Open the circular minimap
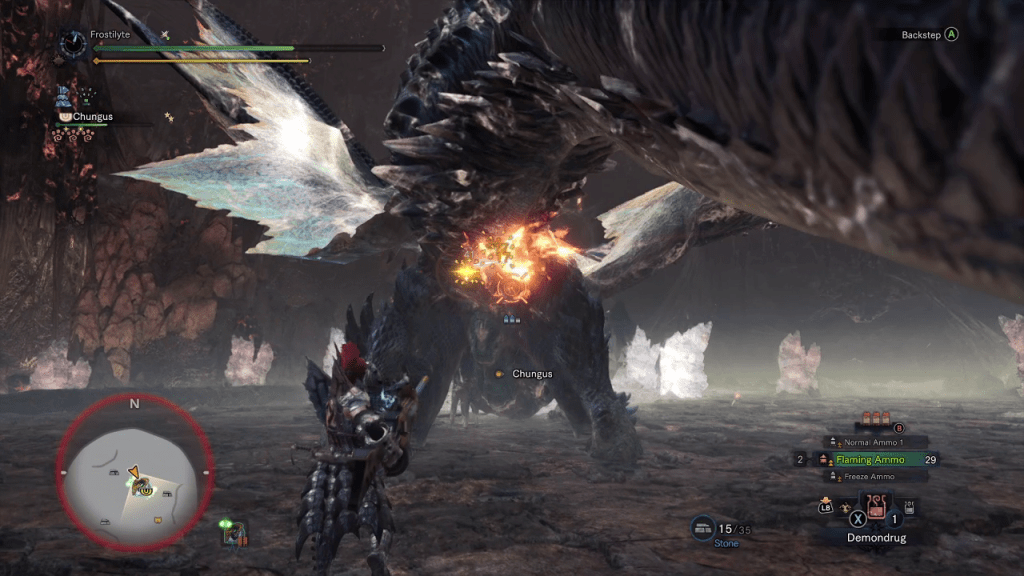Screen dimensions: 1024x576 tap(134, 472)
